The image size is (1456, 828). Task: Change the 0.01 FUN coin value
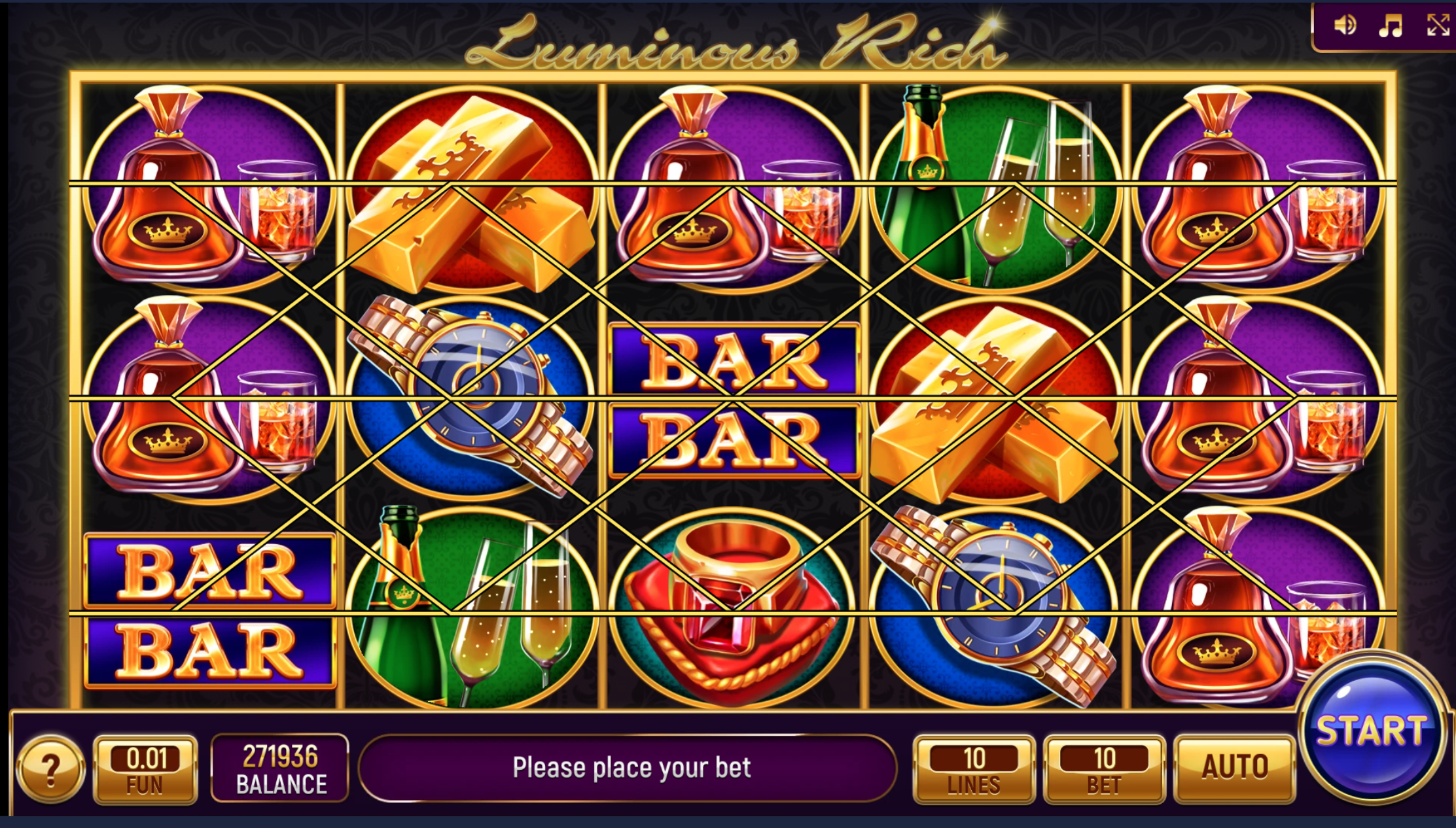pyautogui.click(x=145, y=769)
